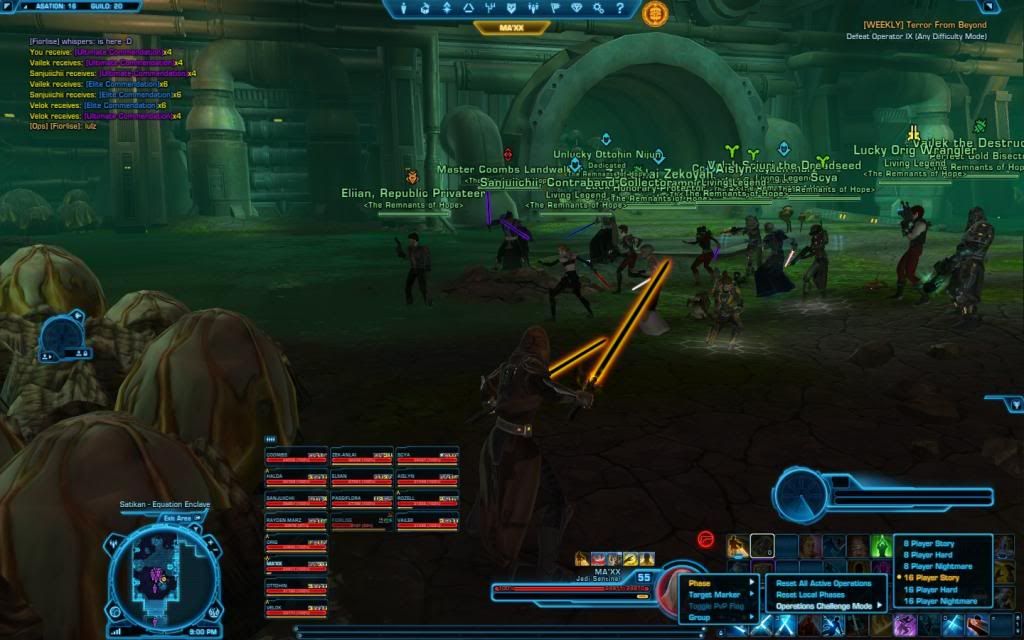Select Coombs in the operation frames
The width and height of the screenshot is (1024, 640).
[x=296, y=456]
